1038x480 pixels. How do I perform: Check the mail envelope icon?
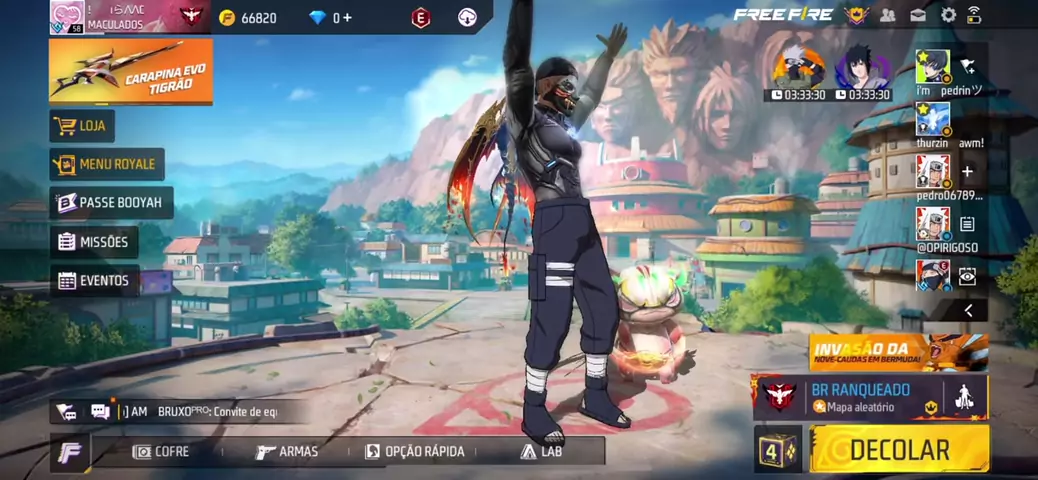(917, 15)
